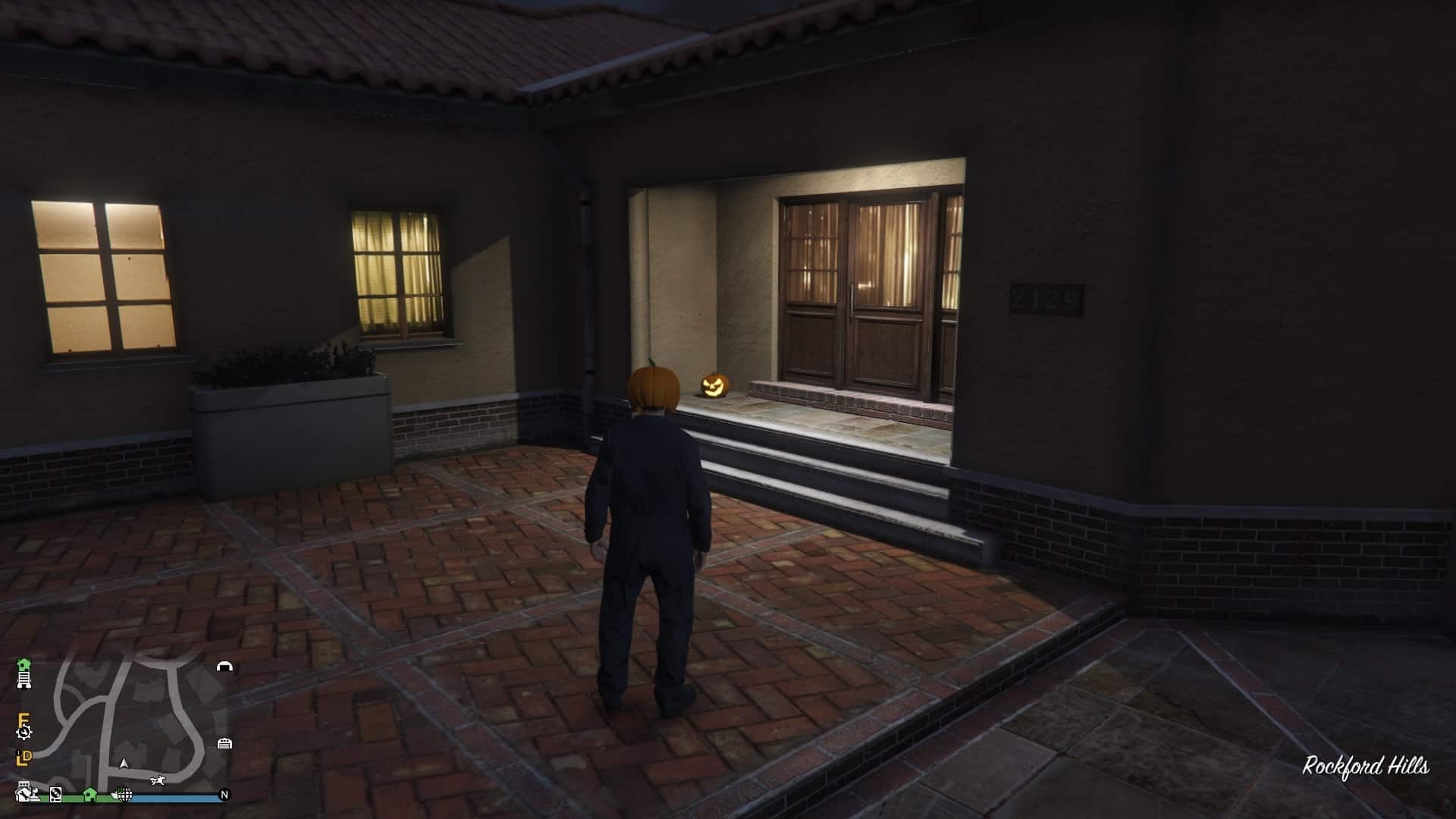Viewport: 1456px width, 819px height.
Task: Click the white tunnel arch blip
Action: coord(224,667)
